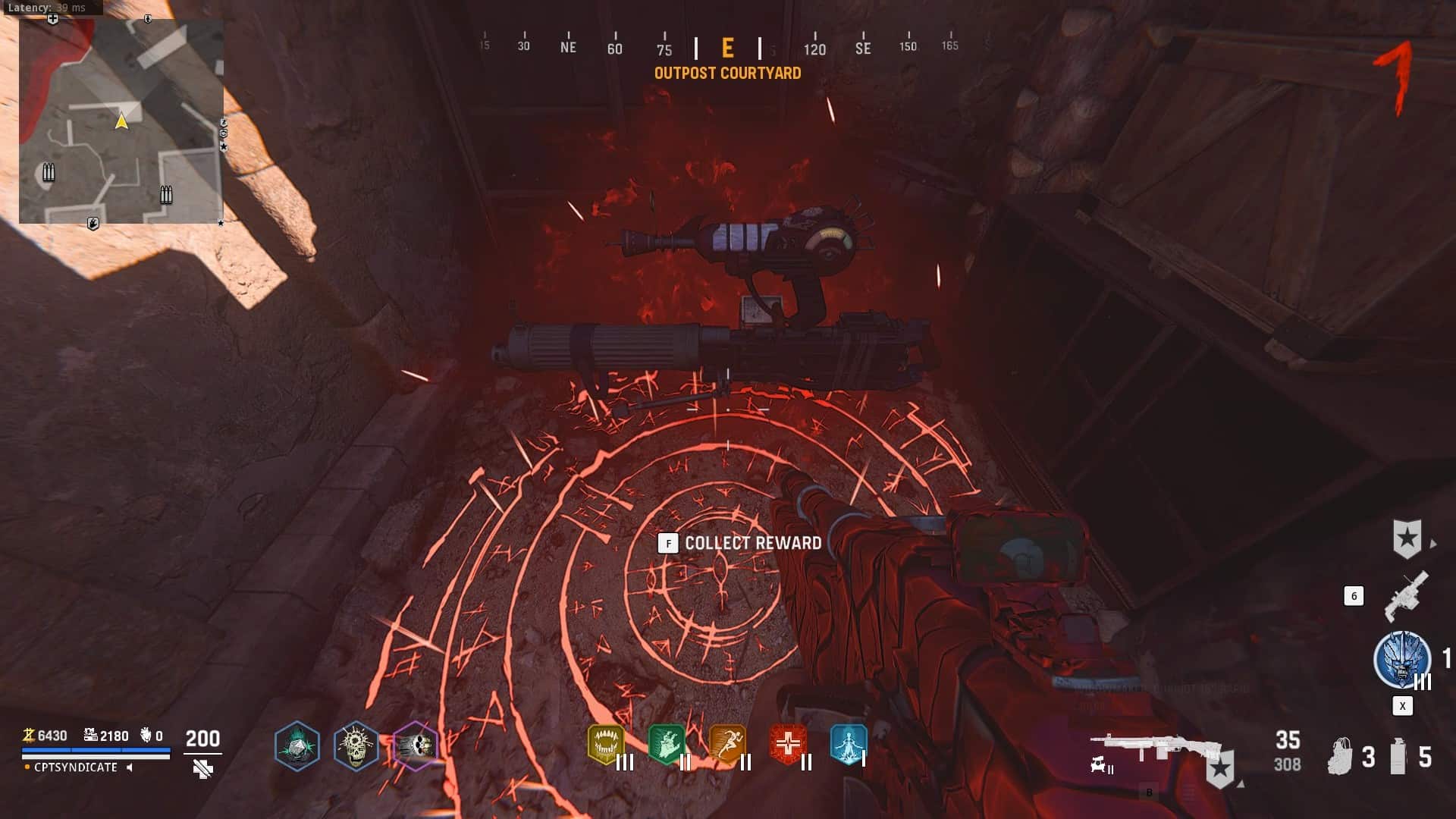Select the monkey bomb tactical icon
Viewport: 1456px width, 819px height.
(1340, 756)
